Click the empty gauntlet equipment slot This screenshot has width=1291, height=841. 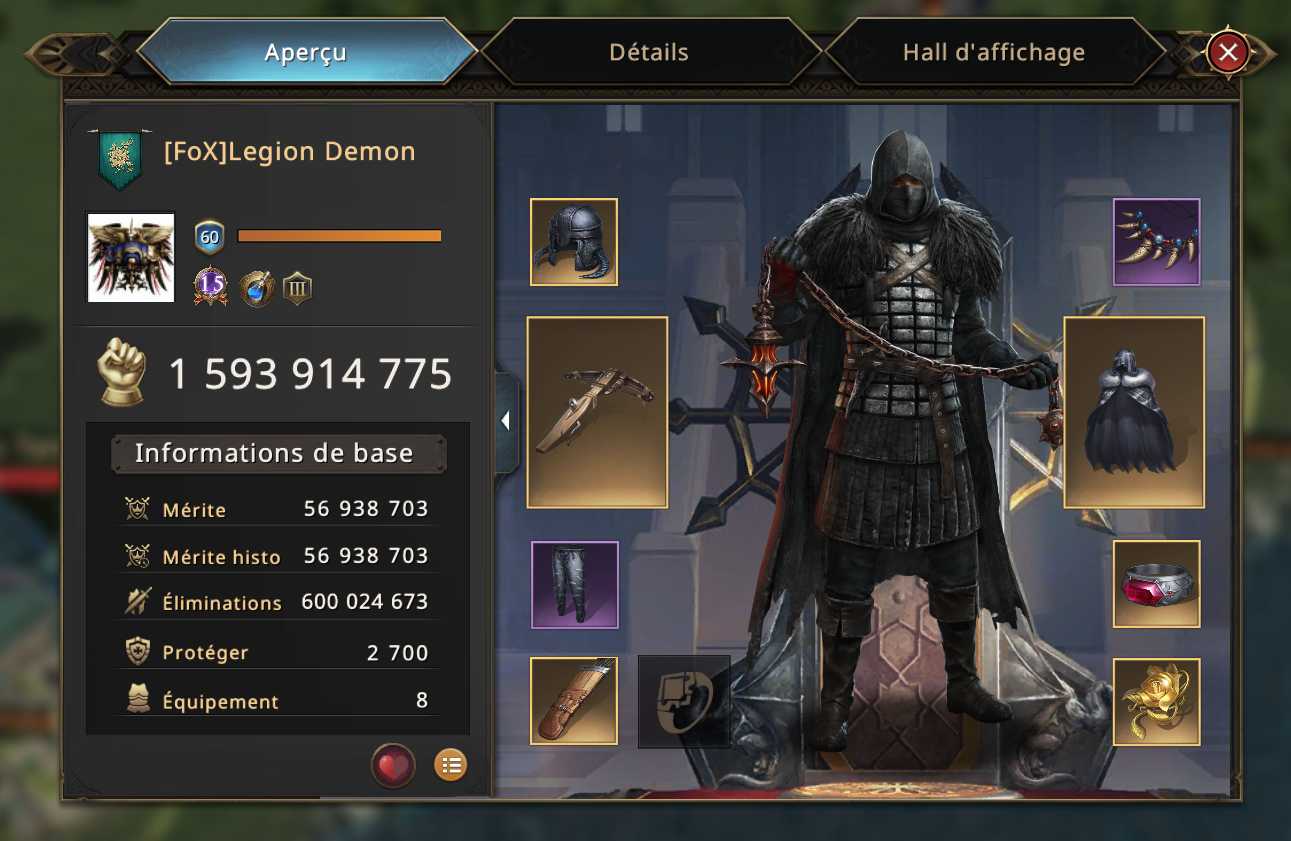[x=684, y=701]
